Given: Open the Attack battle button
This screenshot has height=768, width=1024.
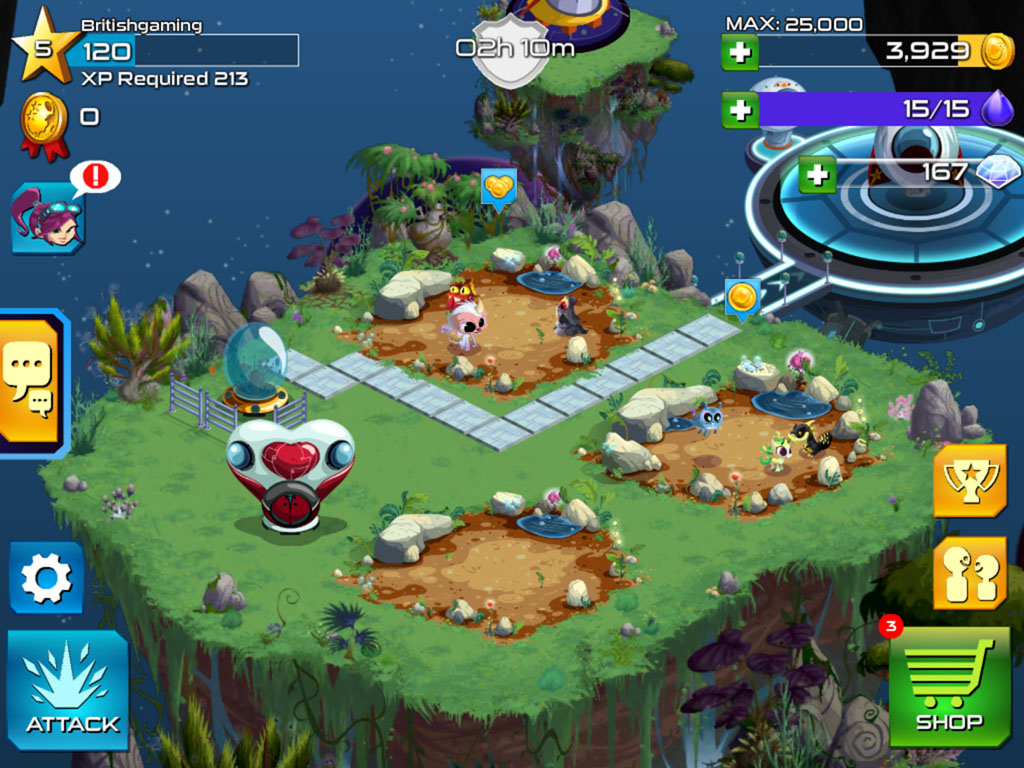Looking at the screenshot, I should tap(68, 690).
